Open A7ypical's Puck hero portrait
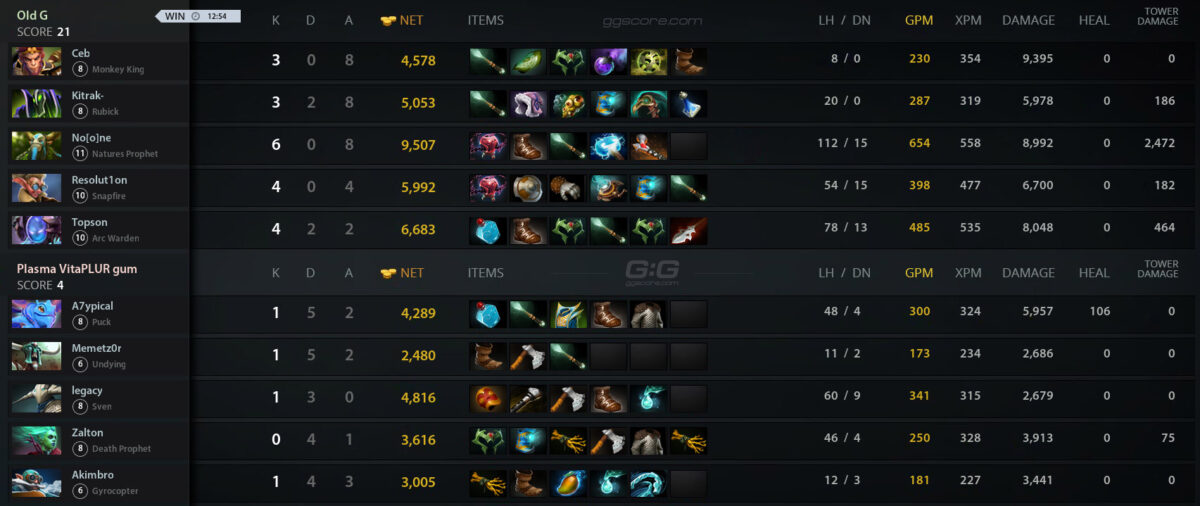This screenshot has height=506, width=1200. point(36,314)
